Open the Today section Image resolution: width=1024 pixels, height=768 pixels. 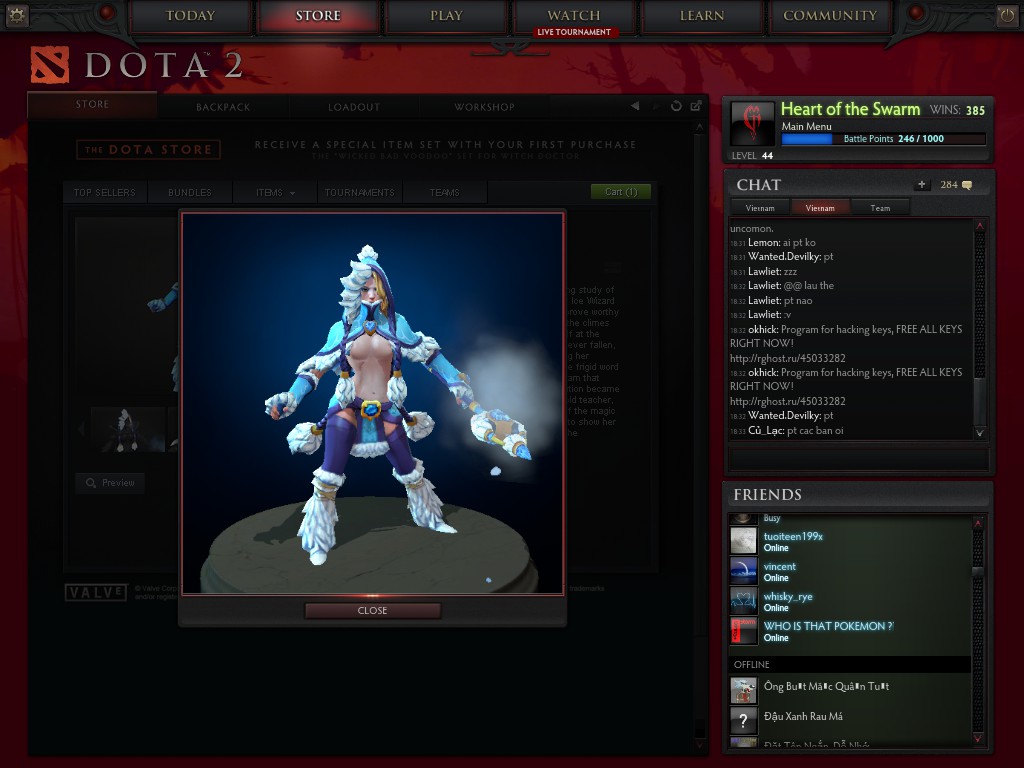coord(190,16)
